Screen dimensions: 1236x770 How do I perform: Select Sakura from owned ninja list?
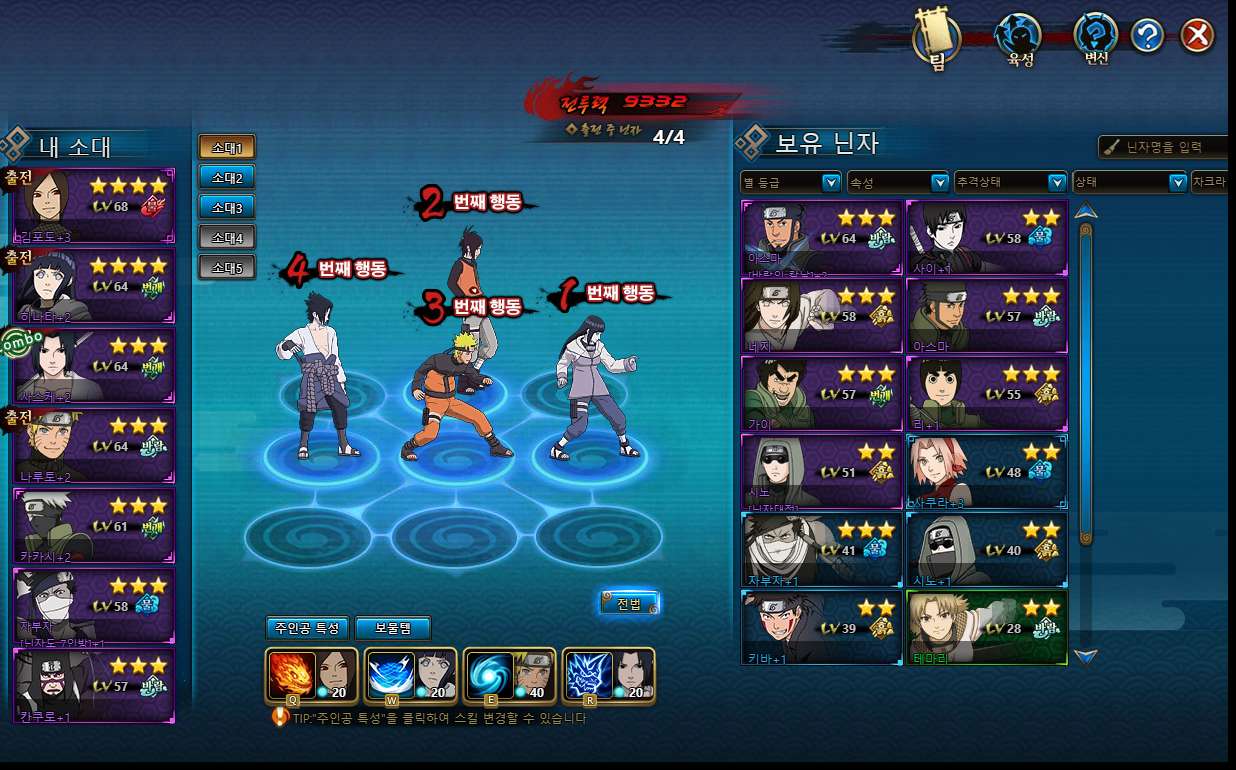[986, 471]
